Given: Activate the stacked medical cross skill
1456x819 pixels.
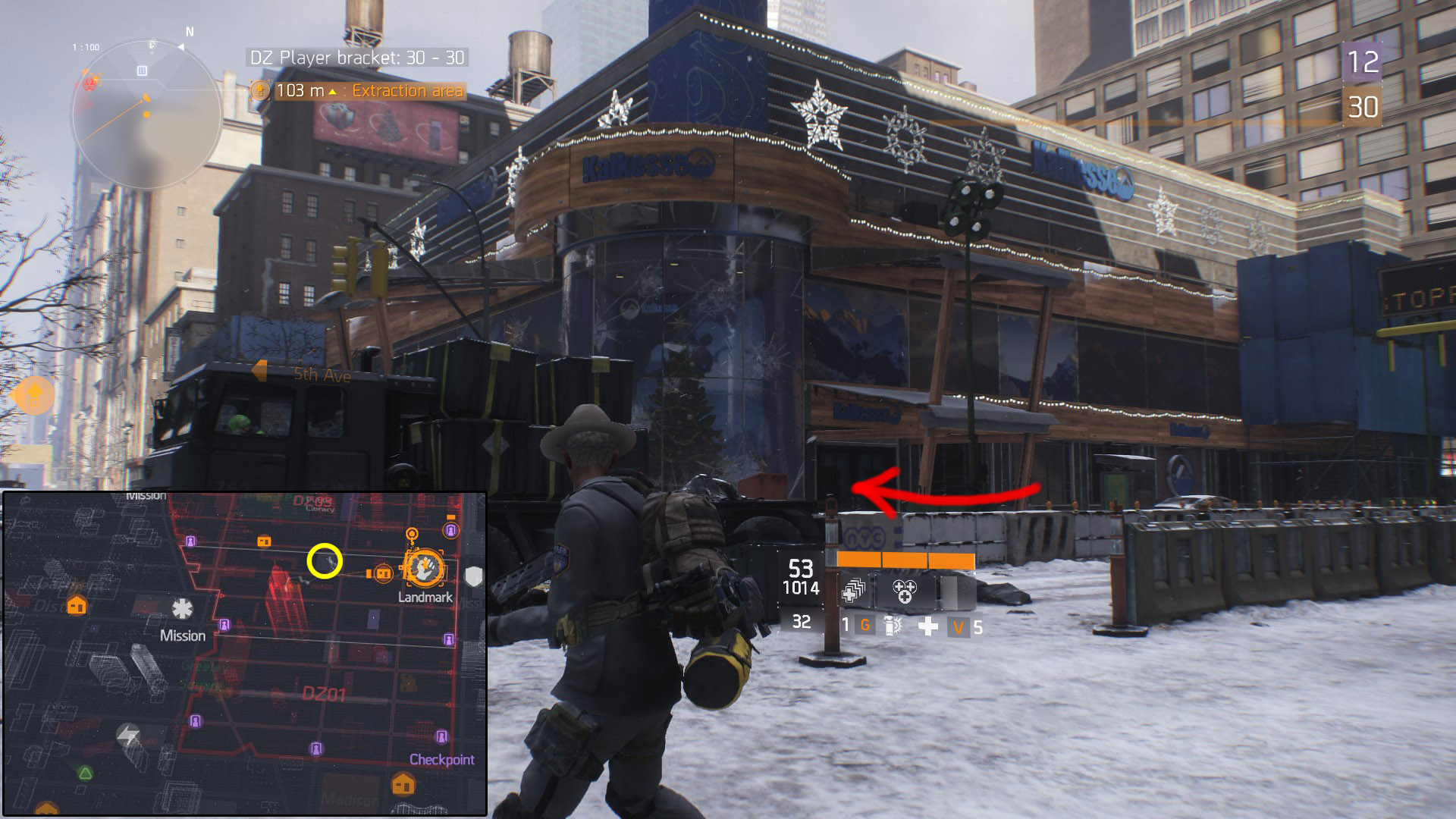Looking at the screenshot, I should pos(854,591).
